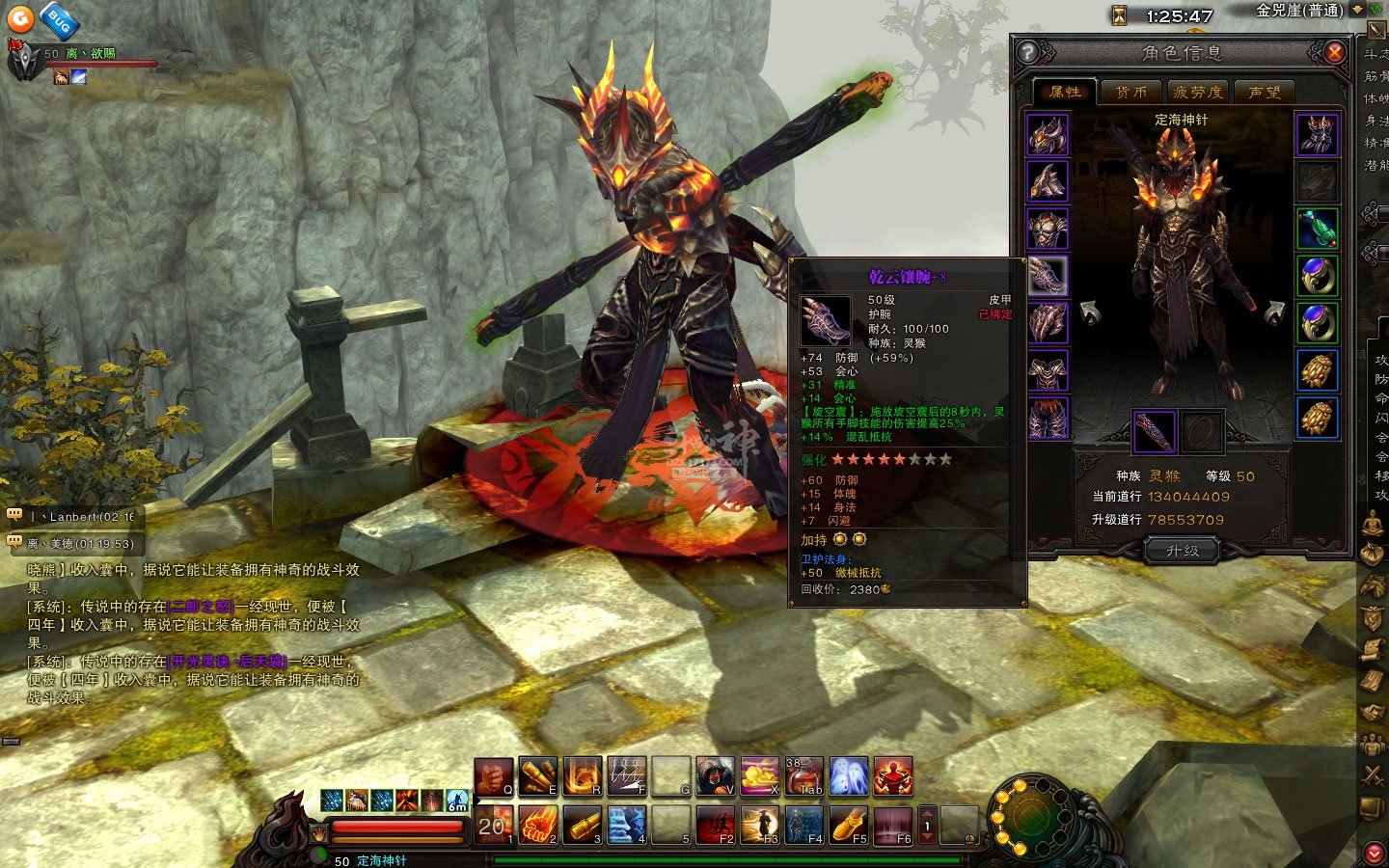Open the character panel help button
1389x868 pixels.
coord(1028,52)
